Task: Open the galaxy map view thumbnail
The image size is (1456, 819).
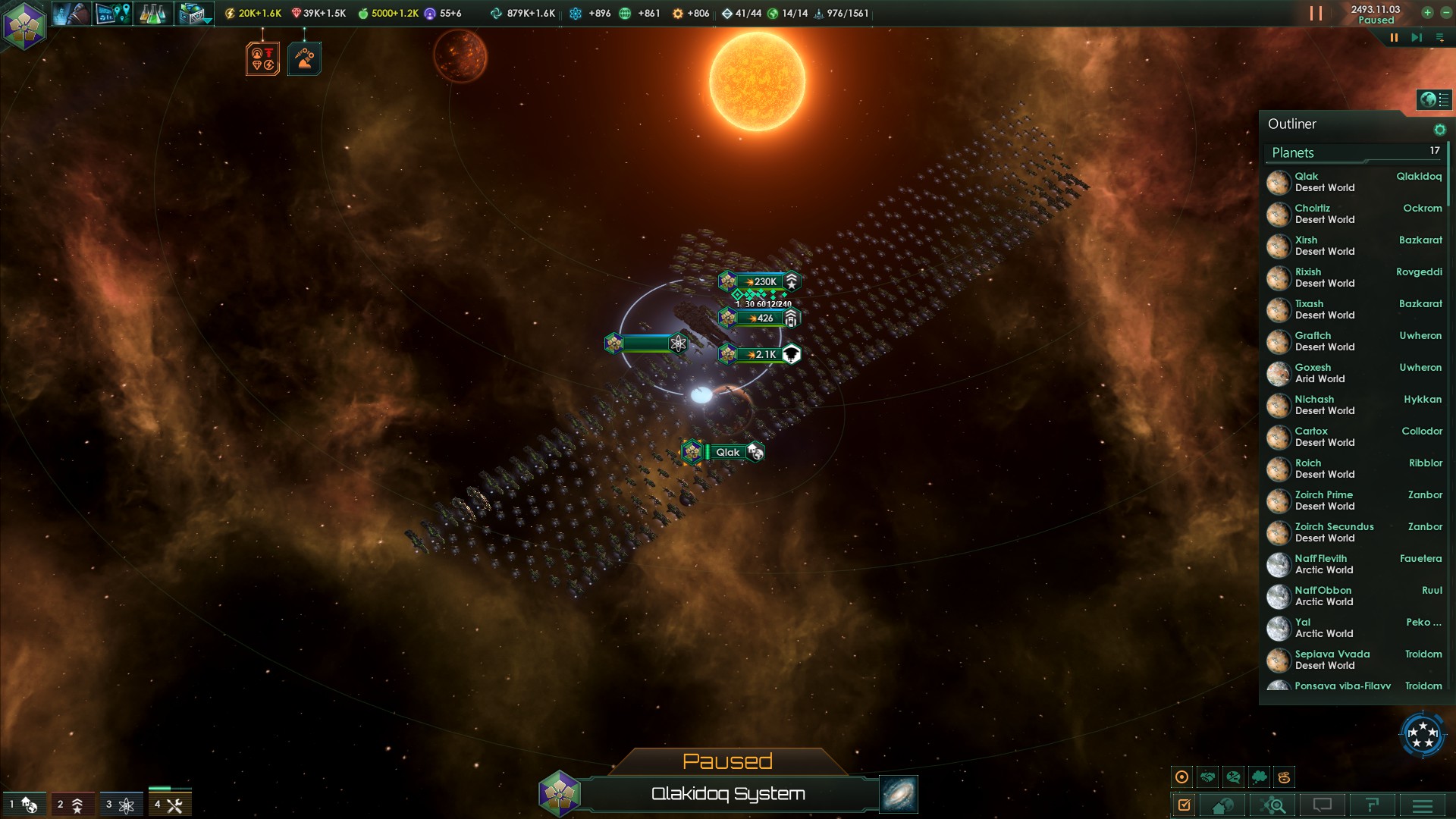Action: [x=899, y=794]
